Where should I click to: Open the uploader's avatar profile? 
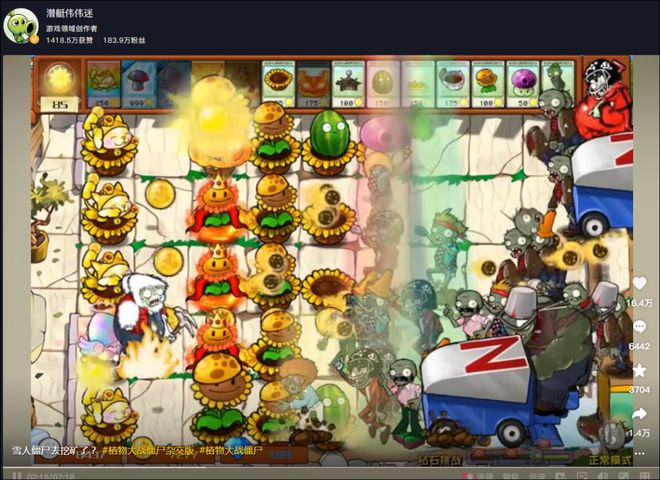coord(21,25)
